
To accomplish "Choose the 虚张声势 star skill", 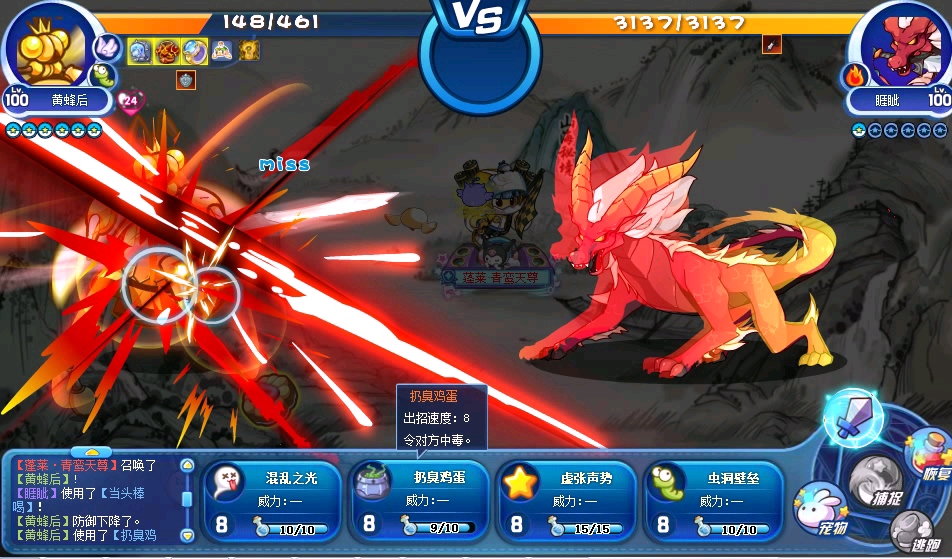I will pyautogui.click(x=566, y=502).
